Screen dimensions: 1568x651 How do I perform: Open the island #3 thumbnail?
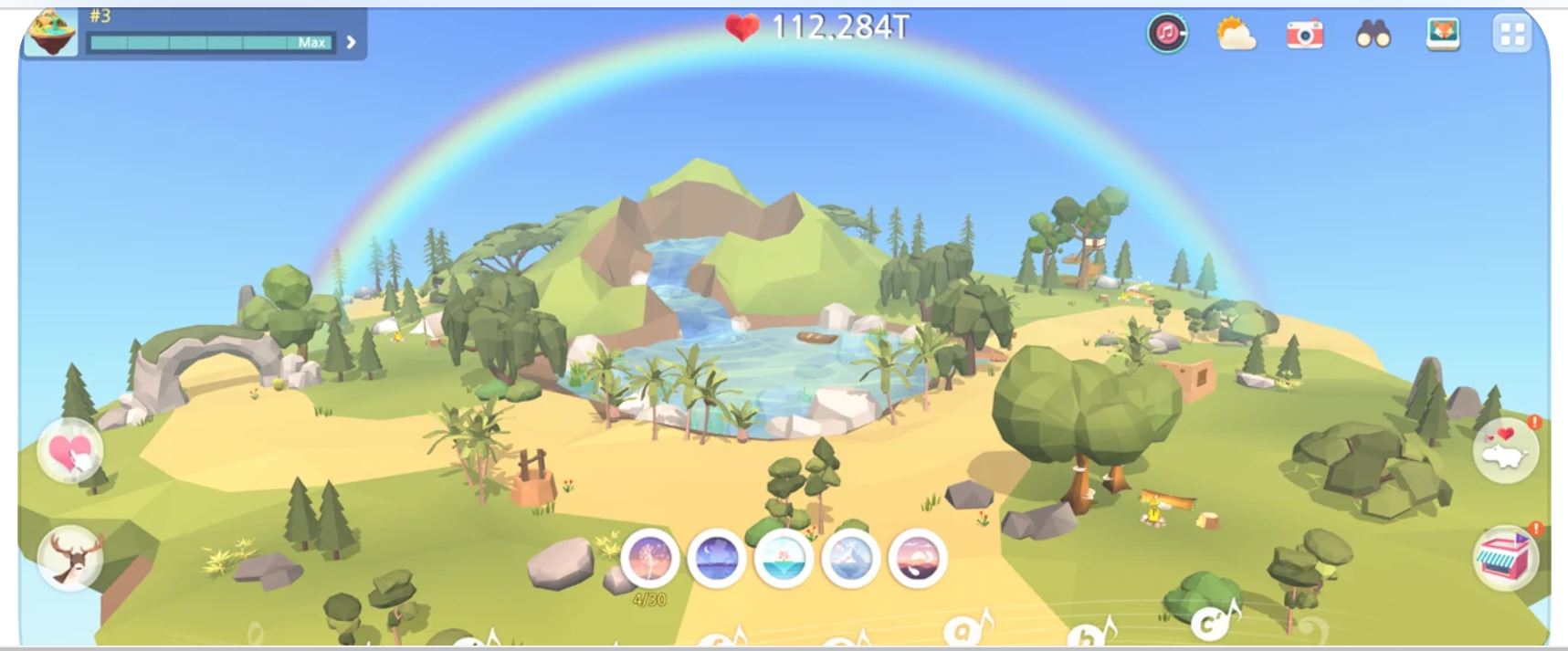click(x=50, y=33)
